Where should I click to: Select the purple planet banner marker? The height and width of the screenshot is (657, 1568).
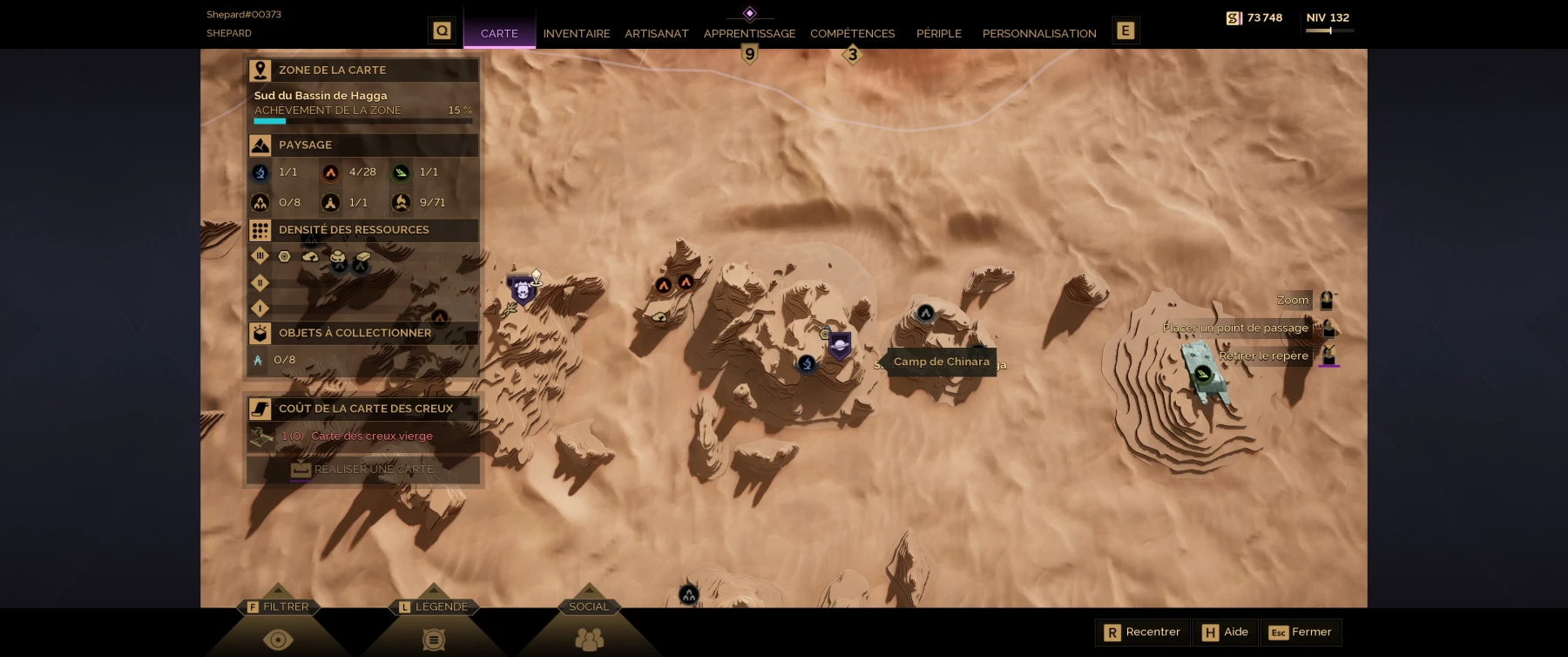[840, 345]
